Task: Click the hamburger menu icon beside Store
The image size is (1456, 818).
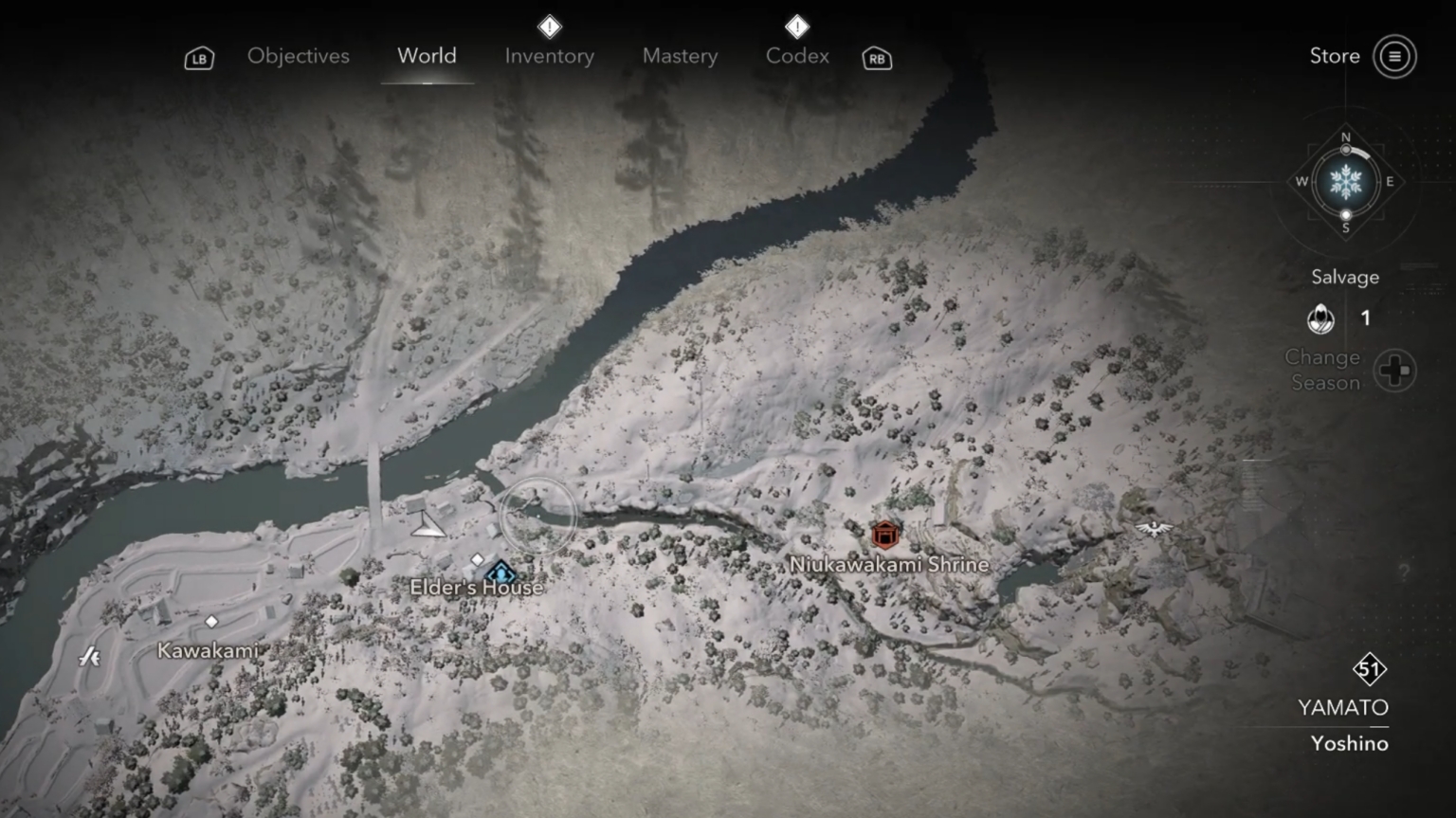Action: (1393, 55)
